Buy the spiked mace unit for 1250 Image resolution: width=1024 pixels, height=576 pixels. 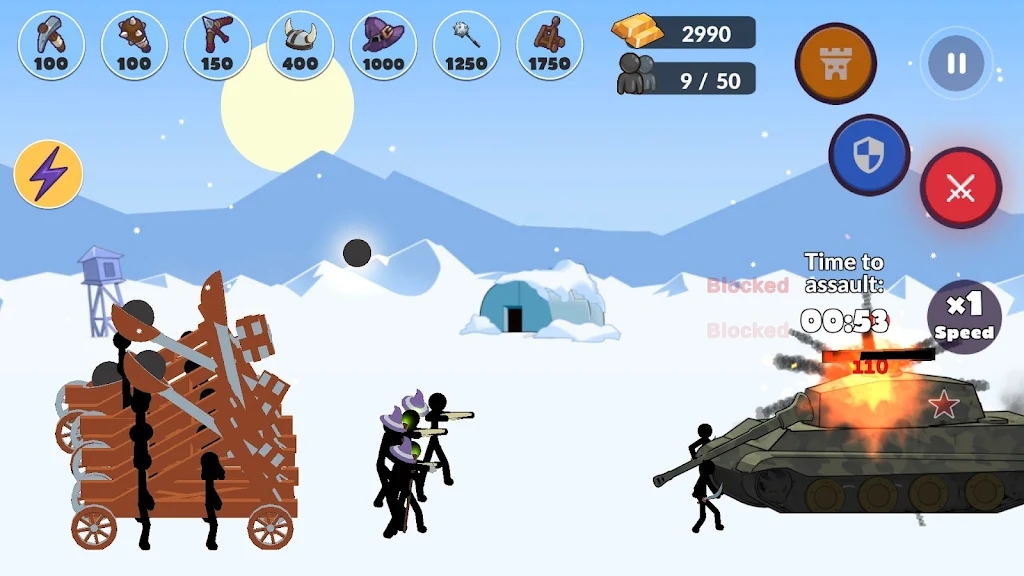466,44
